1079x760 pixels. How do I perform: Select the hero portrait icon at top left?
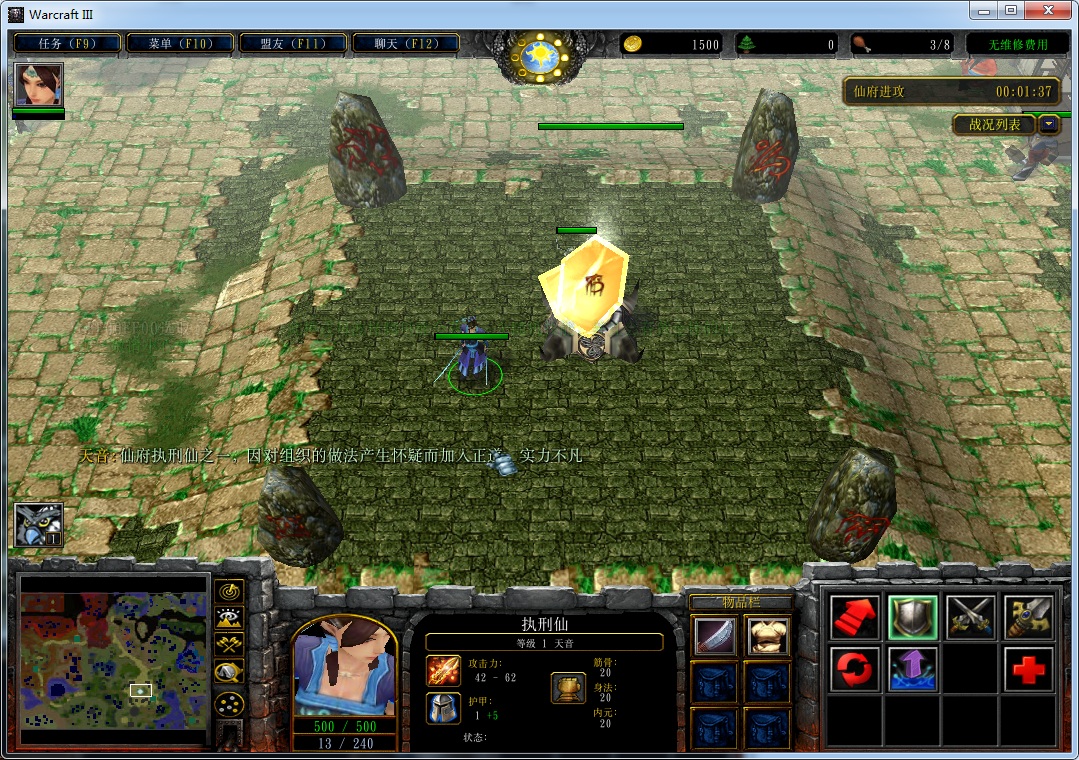pyautogui.click(x=39, y=85)
